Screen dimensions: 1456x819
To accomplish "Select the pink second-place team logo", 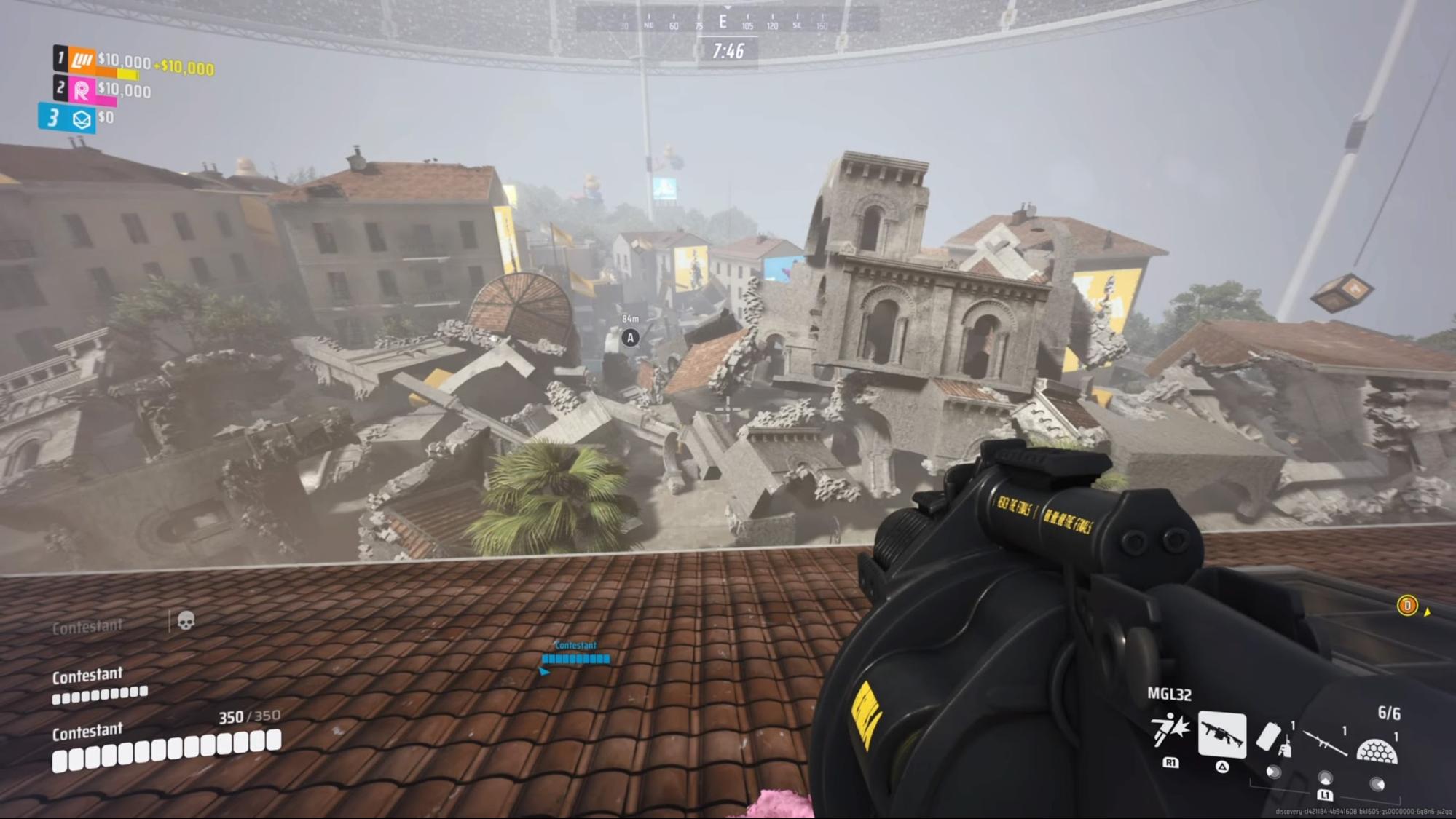I will point(82,90).
